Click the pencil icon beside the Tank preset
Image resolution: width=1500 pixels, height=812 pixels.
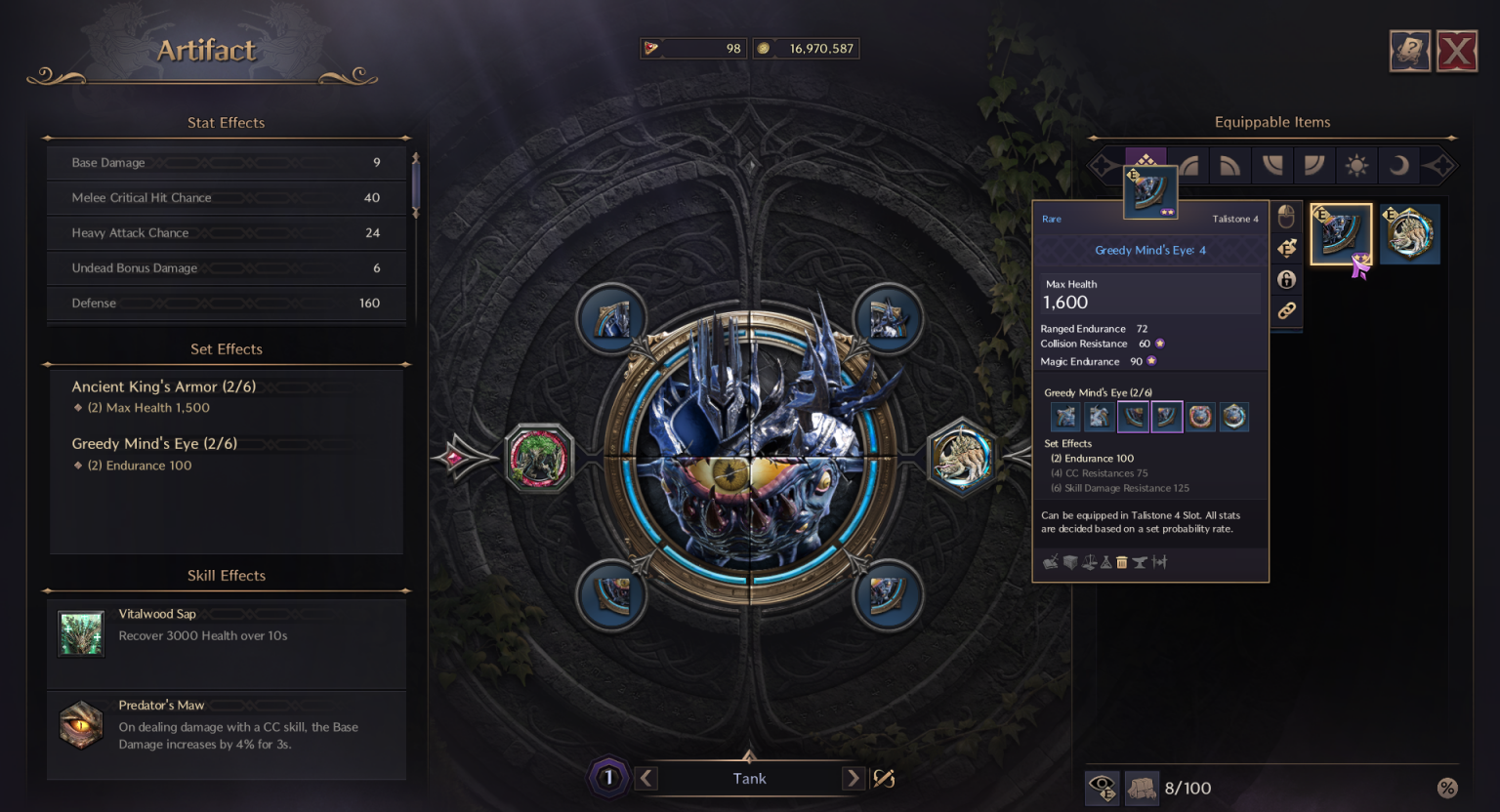(x=883, y=778)
